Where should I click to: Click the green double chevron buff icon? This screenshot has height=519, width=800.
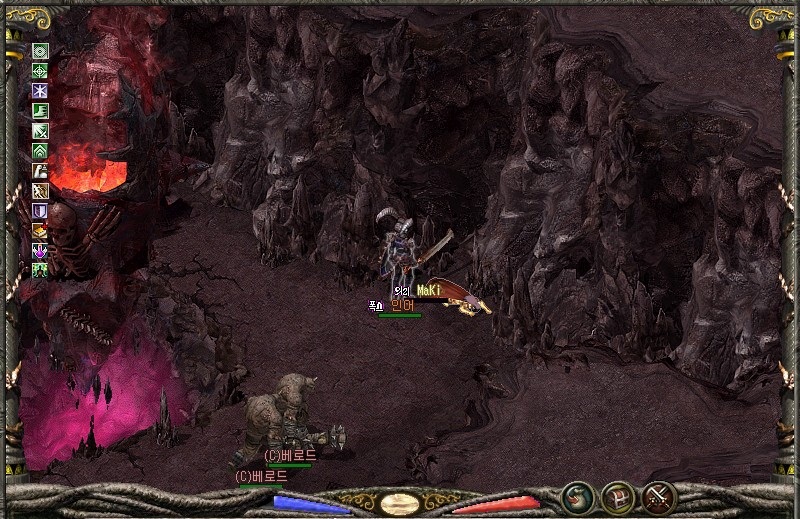(x=41, y=151)
